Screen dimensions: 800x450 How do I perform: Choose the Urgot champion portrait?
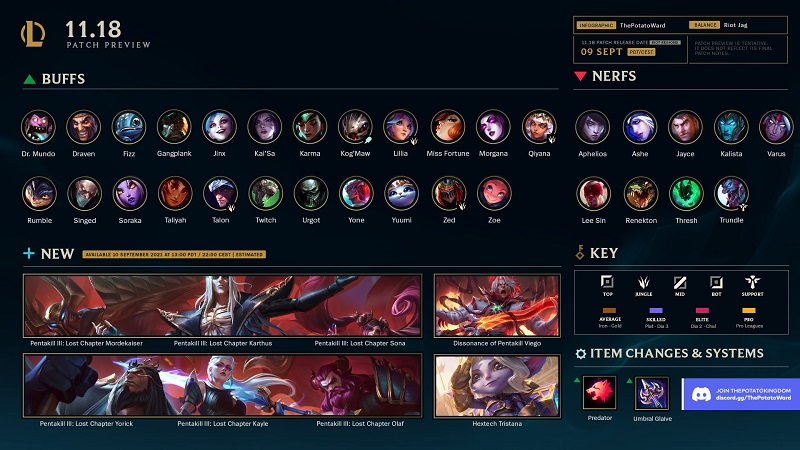point(310,193)
